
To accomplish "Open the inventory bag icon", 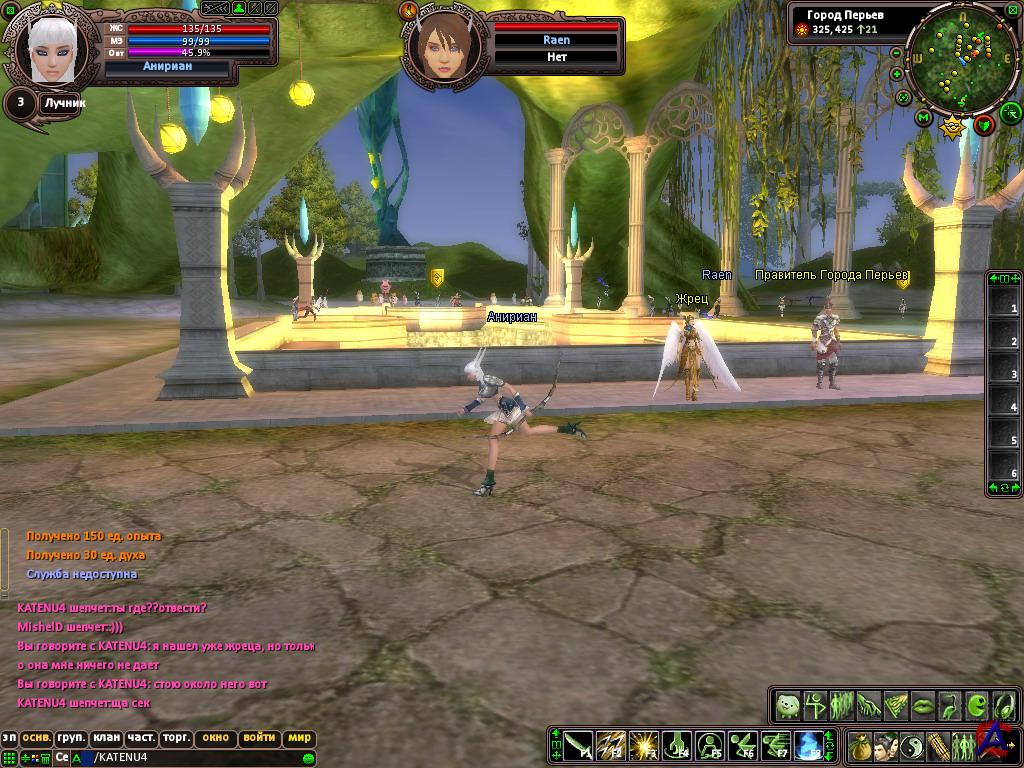I will [x=860, y=746].
